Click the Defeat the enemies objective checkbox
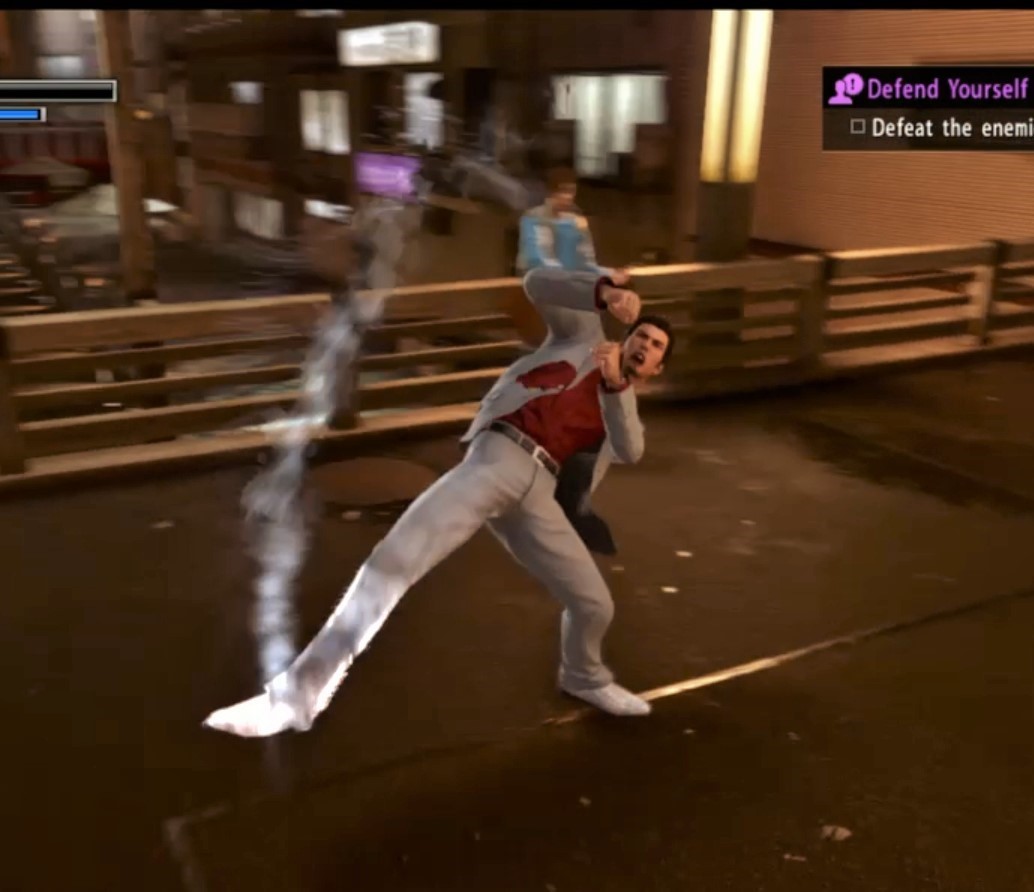The height and width of the screenshot is (892, 1034). click(x=857, y=128)
